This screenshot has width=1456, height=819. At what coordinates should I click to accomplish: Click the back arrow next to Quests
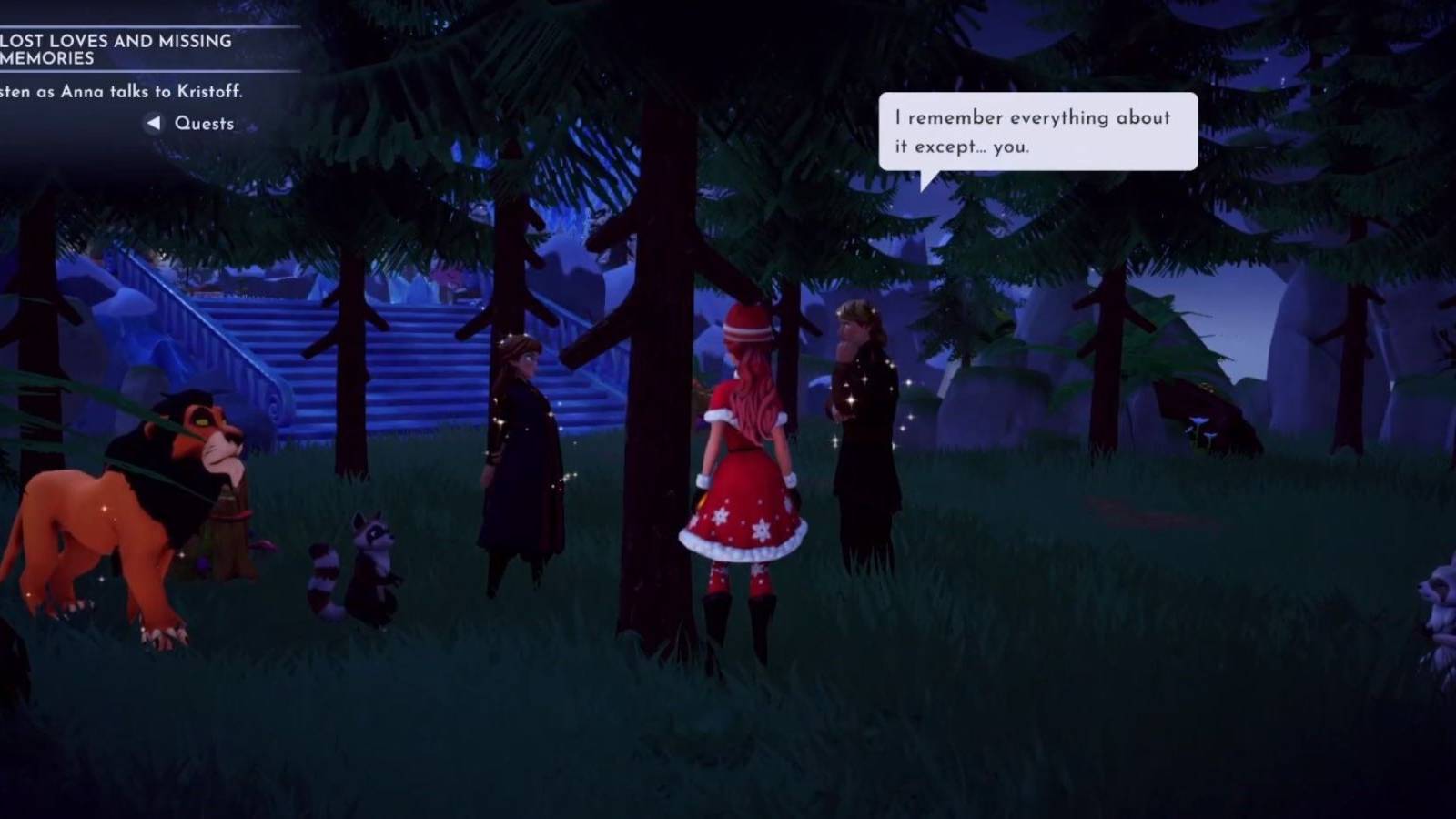(x=155, y=123)
